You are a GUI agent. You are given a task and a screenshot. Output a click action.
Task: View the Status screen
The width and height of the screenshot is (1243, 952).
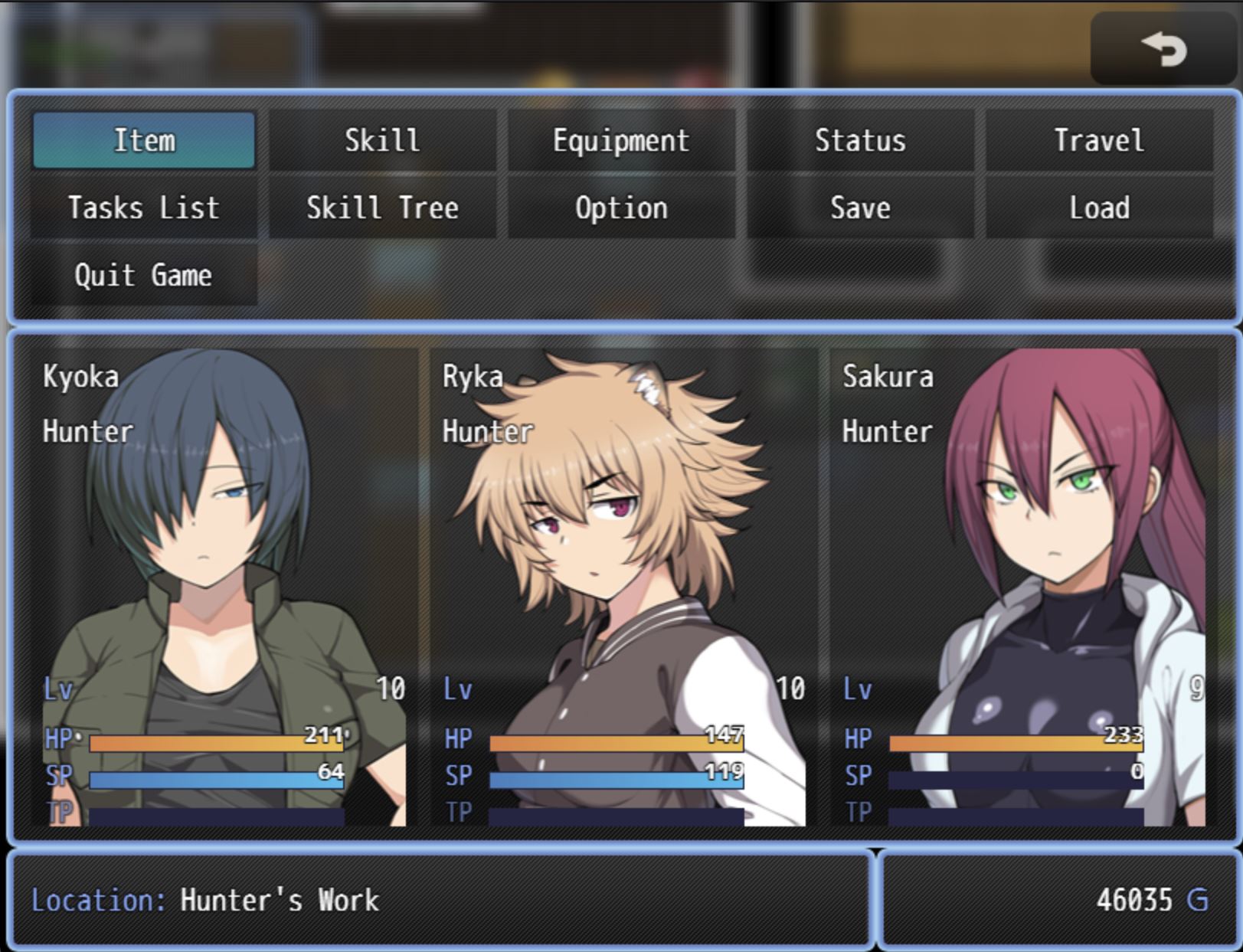(860, 140)
